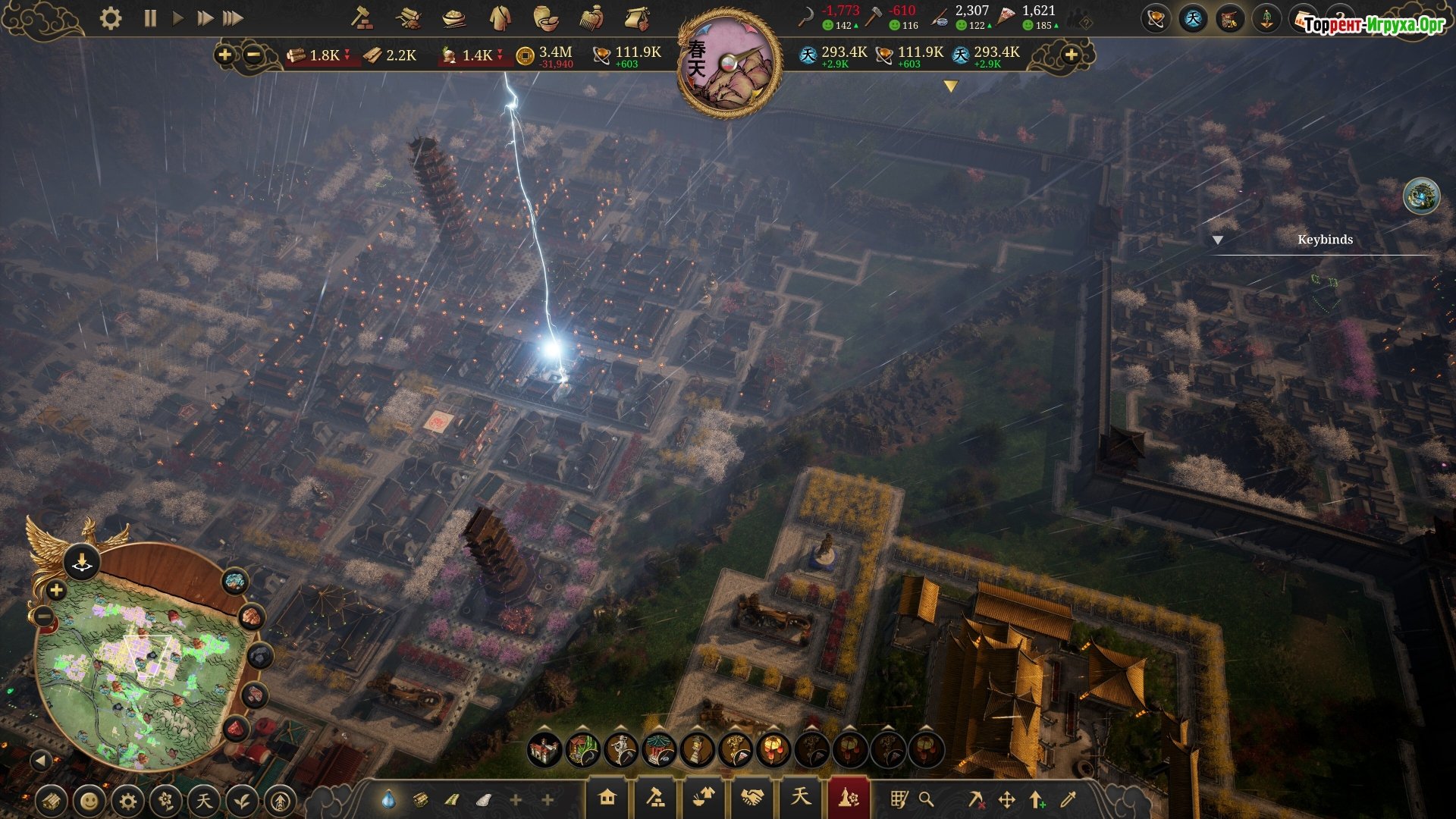Open the gear settings menu in the top bar
Viewport: 1456px width, 819px height.
[111, 18]
